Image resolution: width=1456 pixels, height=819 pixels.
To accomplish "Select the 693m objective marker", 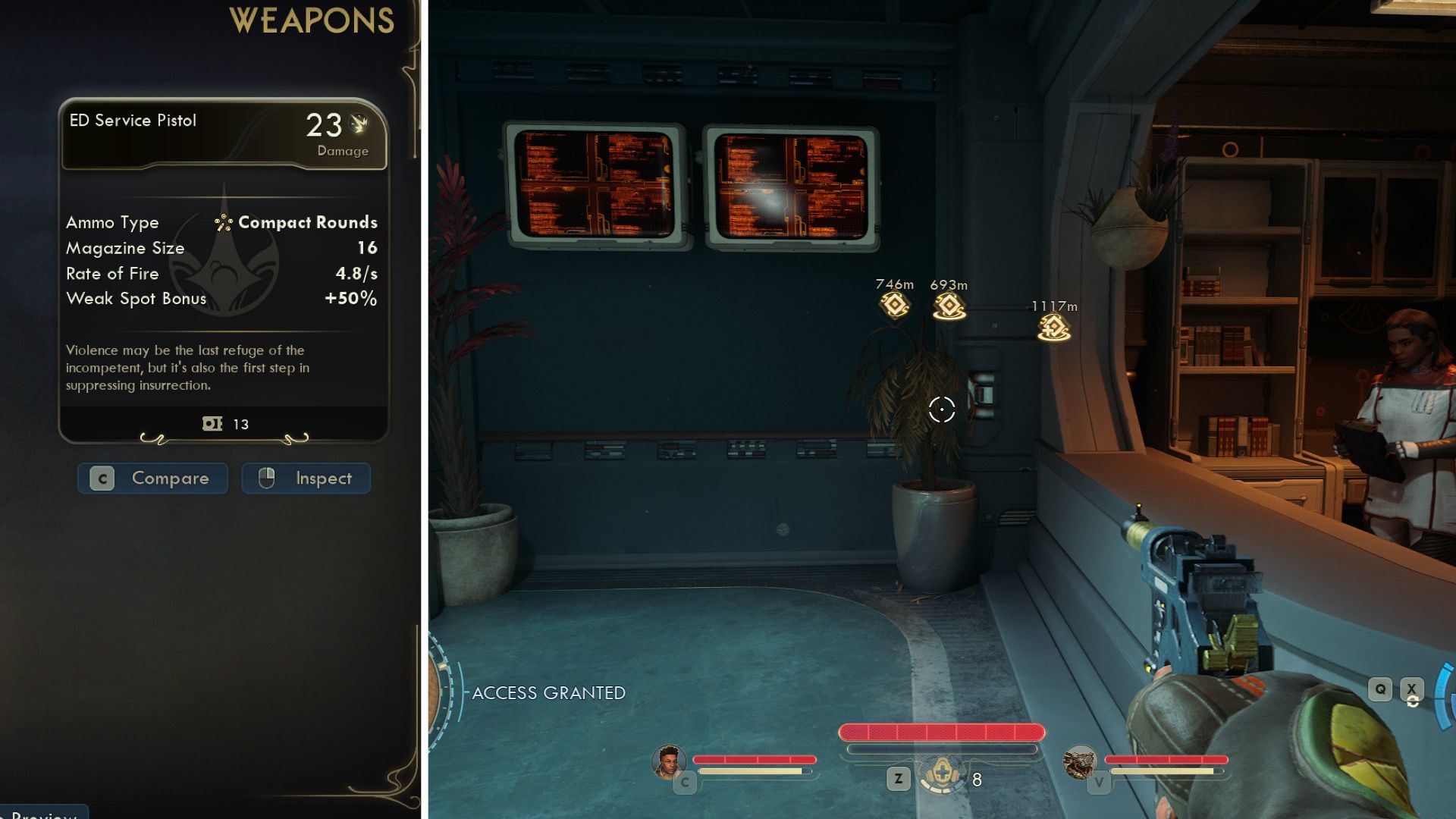I will coord(949,306).
